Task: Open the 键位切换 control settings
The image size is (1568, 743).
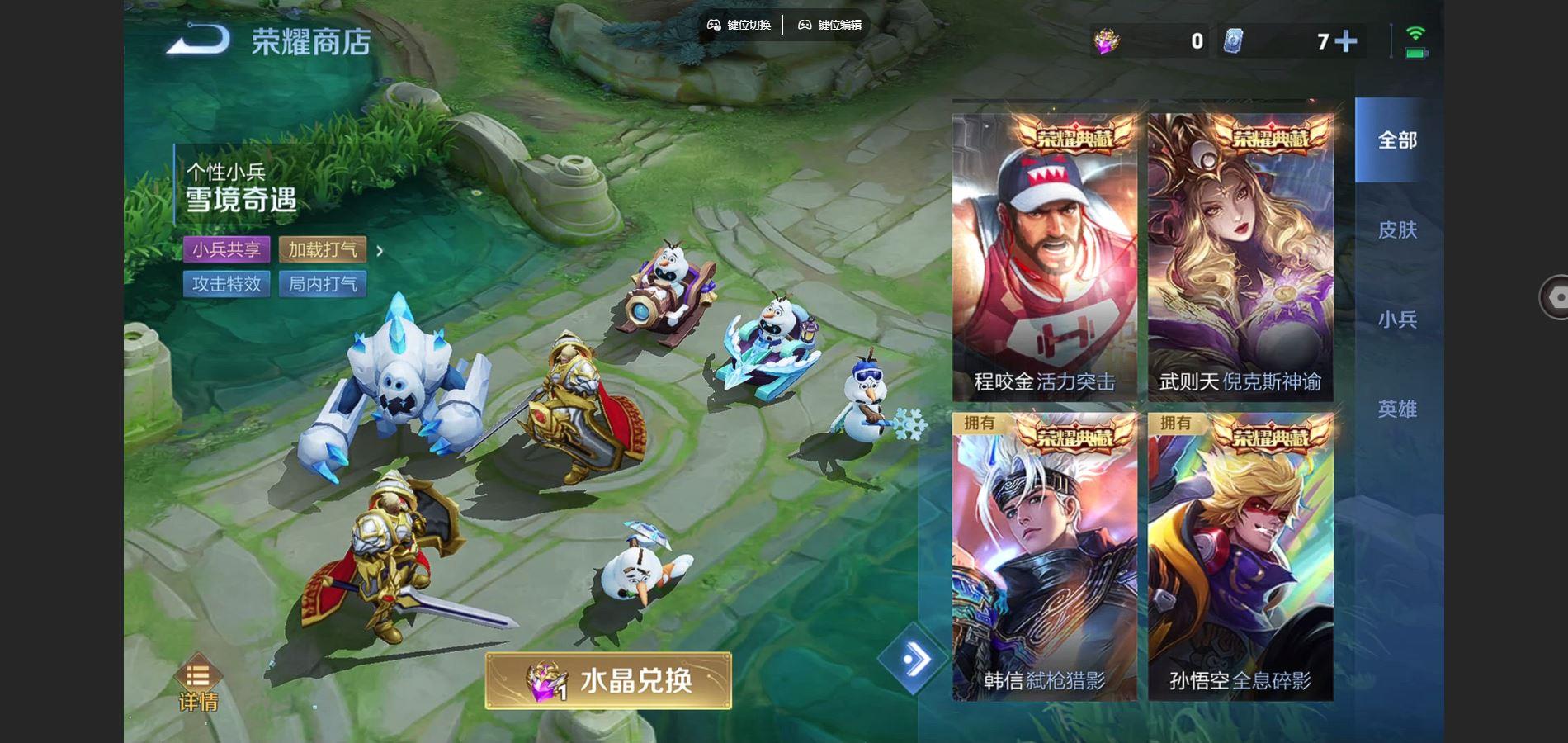Action: point(740,25)
